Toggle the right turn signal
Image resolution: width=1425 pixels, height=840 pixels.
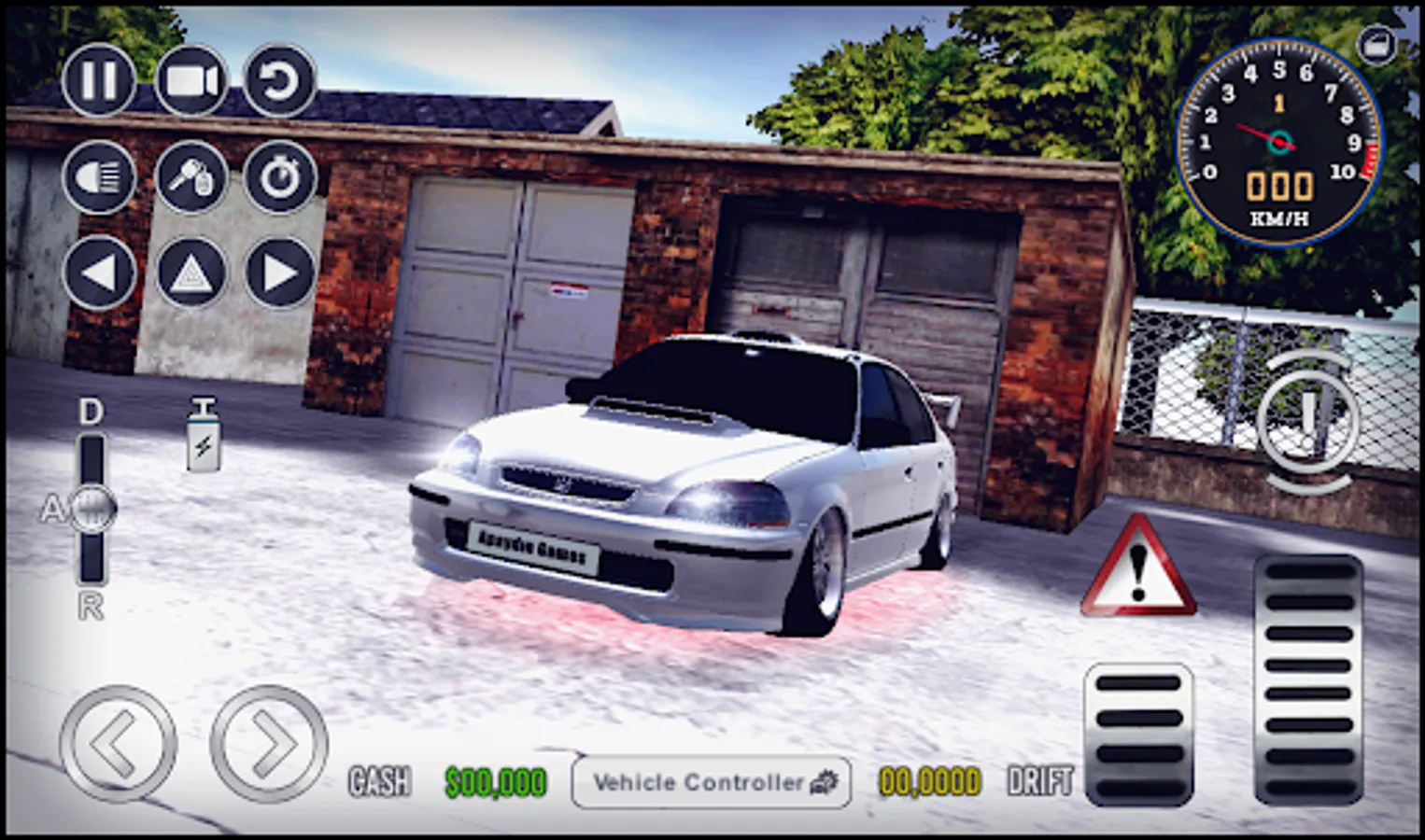277,274
